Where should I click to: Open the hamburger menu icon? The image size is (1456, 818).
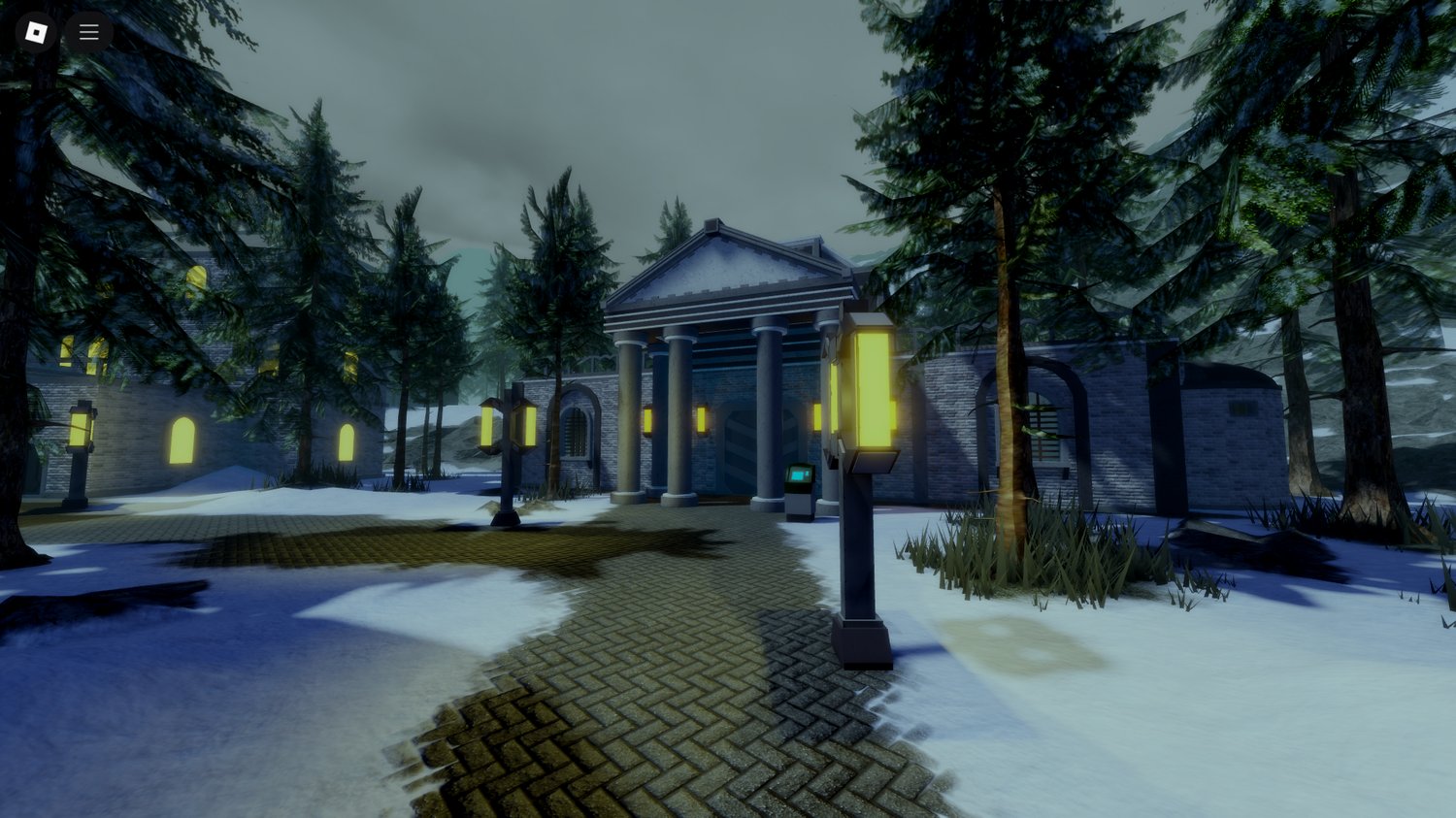tap(88, 31)
